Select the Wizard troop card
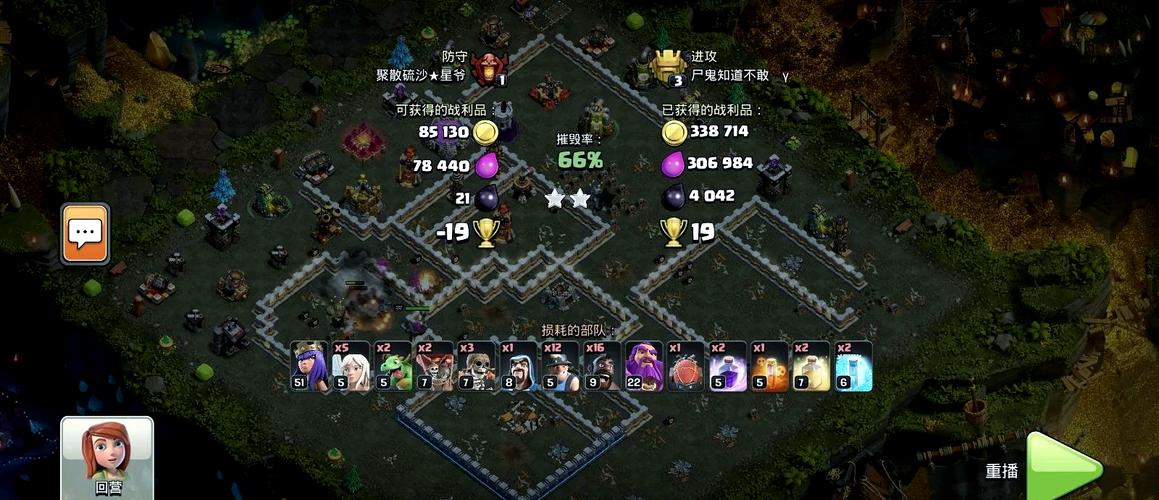The height and width of the screenshot is (500, 1159). (x=518, y=366)
